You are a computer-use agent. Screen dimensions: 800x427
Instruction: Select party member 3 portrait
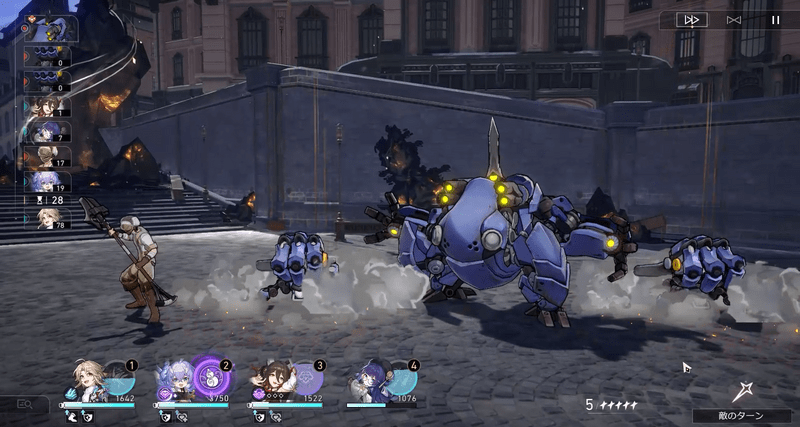click(x=271, y=382)
